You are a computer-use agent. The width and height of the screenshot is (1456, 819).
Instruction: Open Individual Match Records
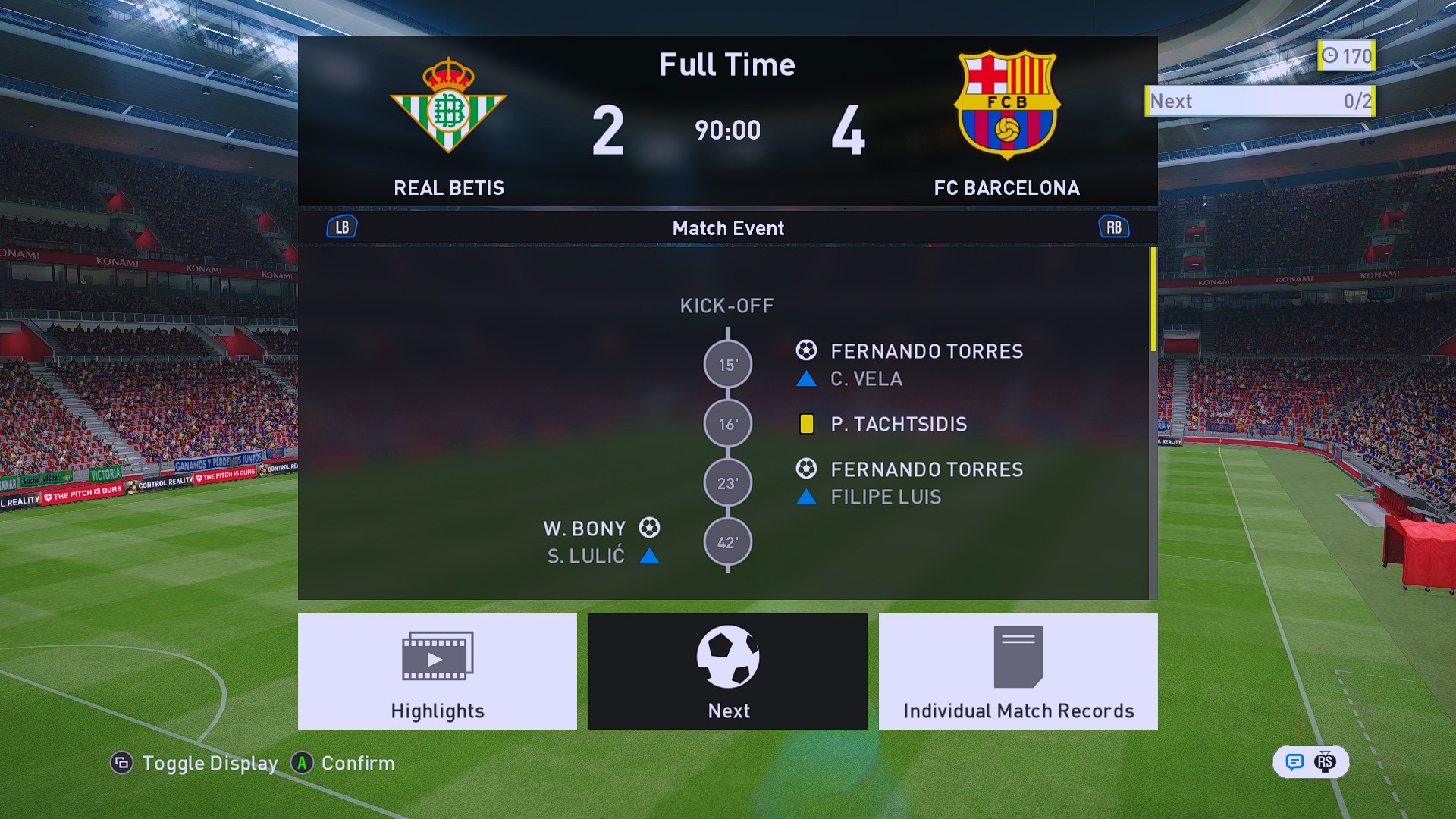1018,671
